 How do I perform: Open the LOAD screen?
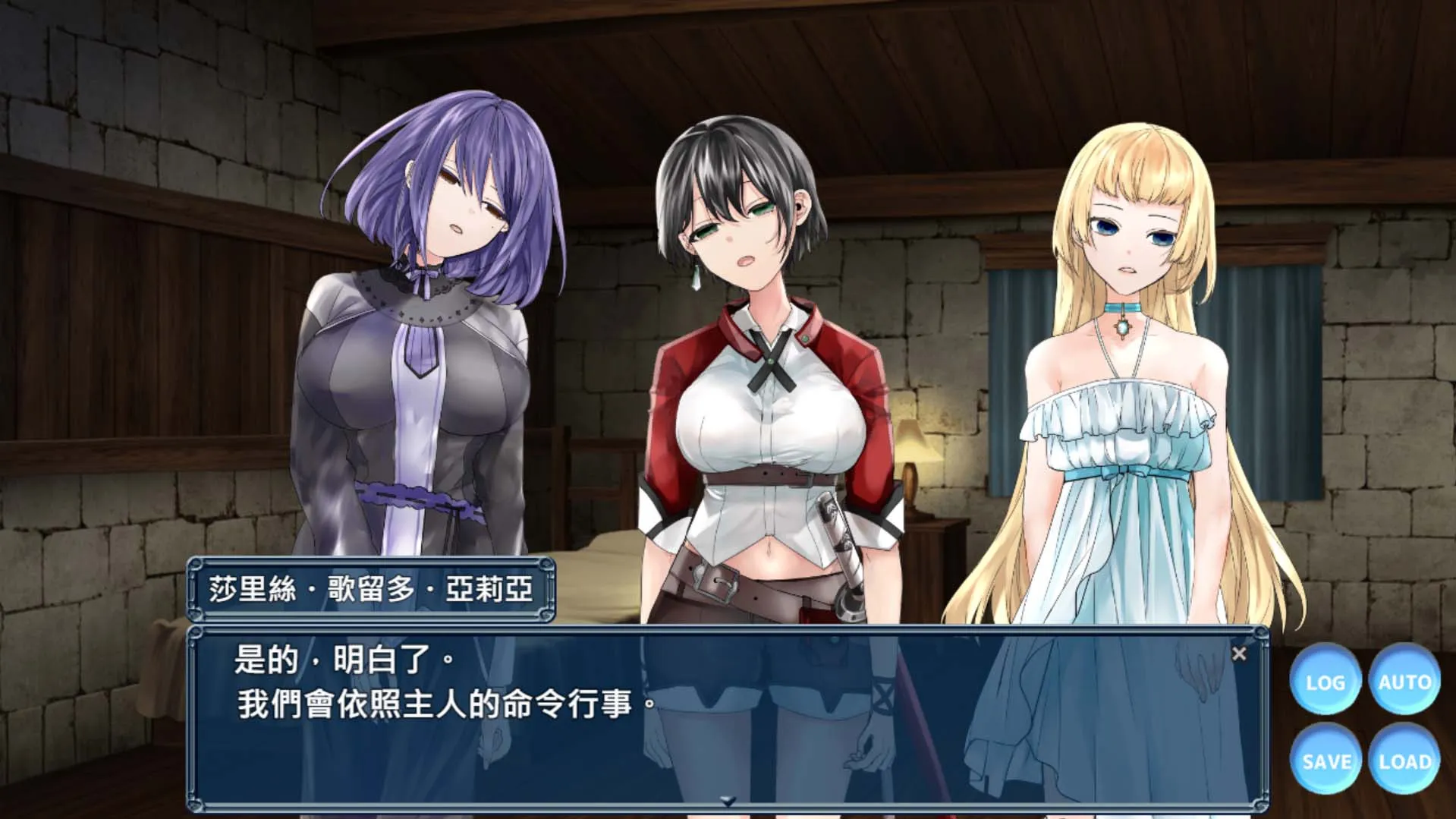coord(1404,761)
